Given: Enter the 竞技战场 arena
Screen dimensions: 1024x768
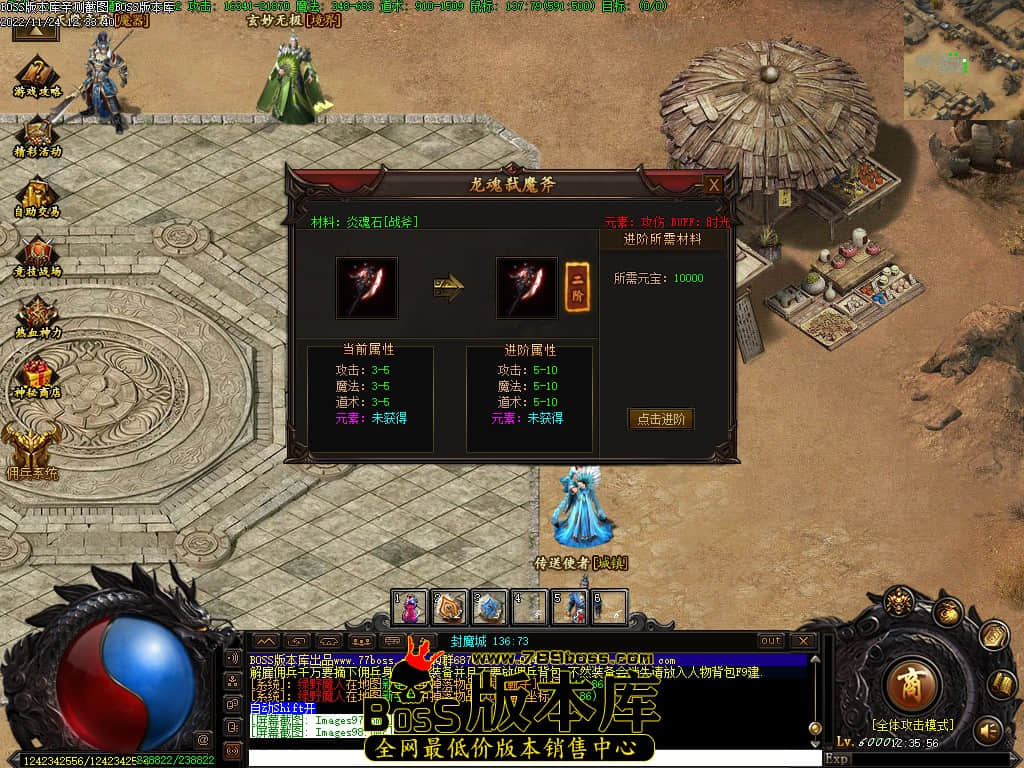Looking at the screenshot, I should [37, 255].
